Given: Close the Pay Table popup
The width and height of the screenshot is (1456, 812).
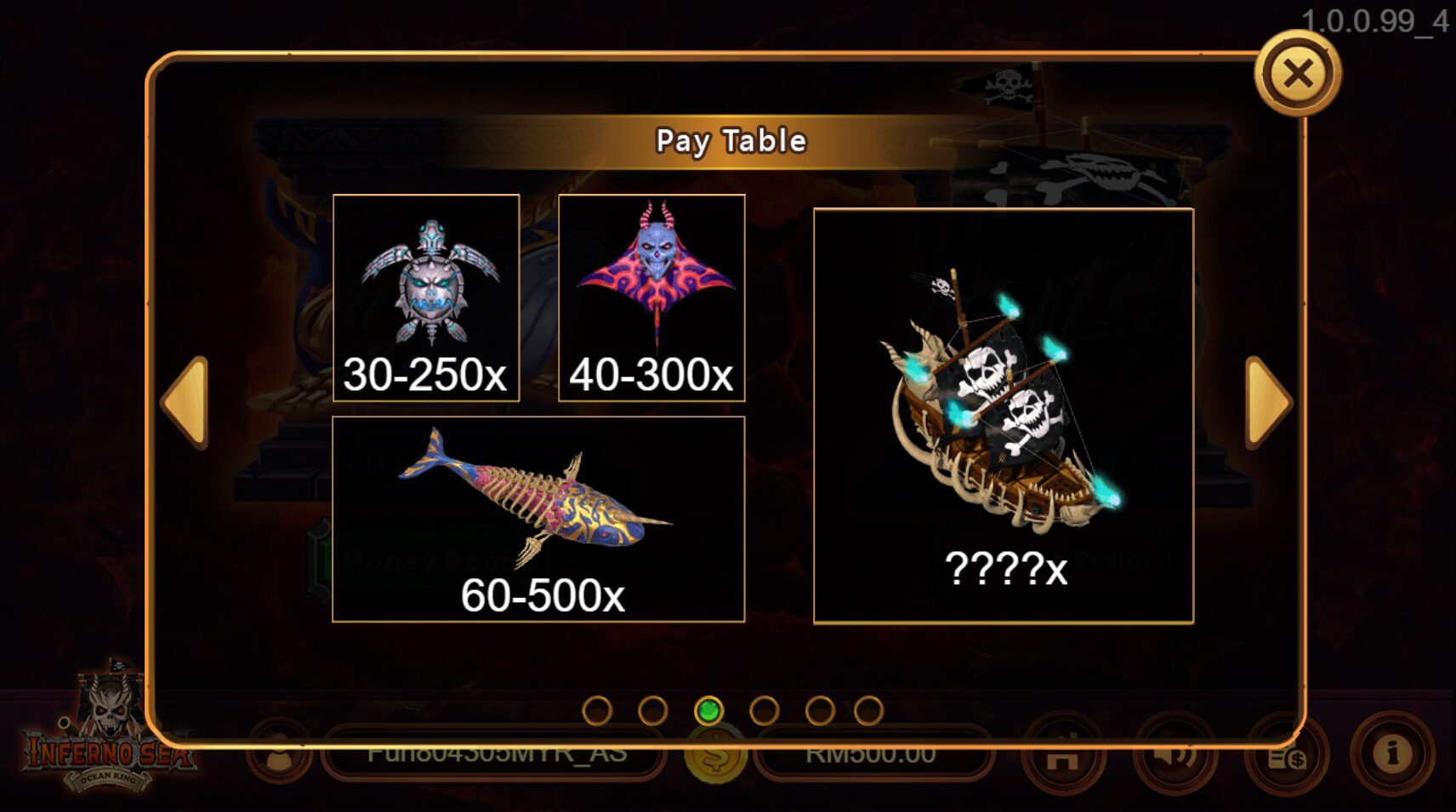Looking at the screenshot, I should pos(1299,76).
